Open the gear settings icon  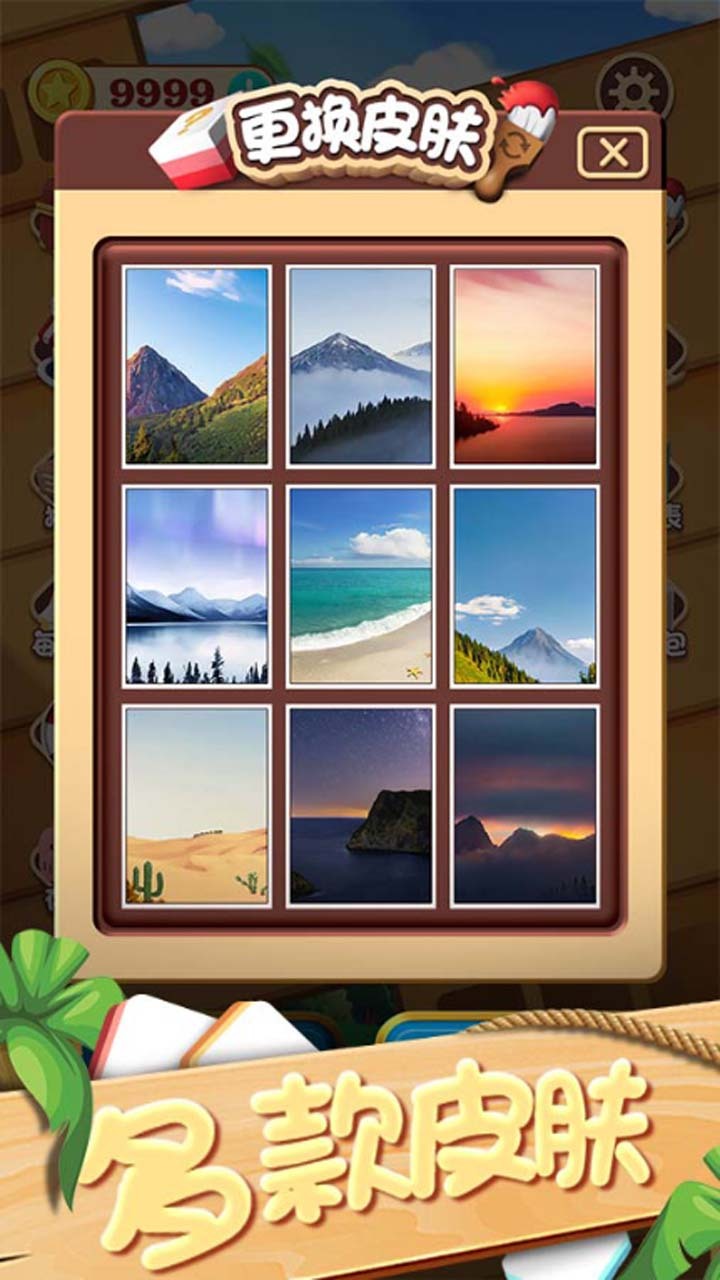tap(635, 86)
